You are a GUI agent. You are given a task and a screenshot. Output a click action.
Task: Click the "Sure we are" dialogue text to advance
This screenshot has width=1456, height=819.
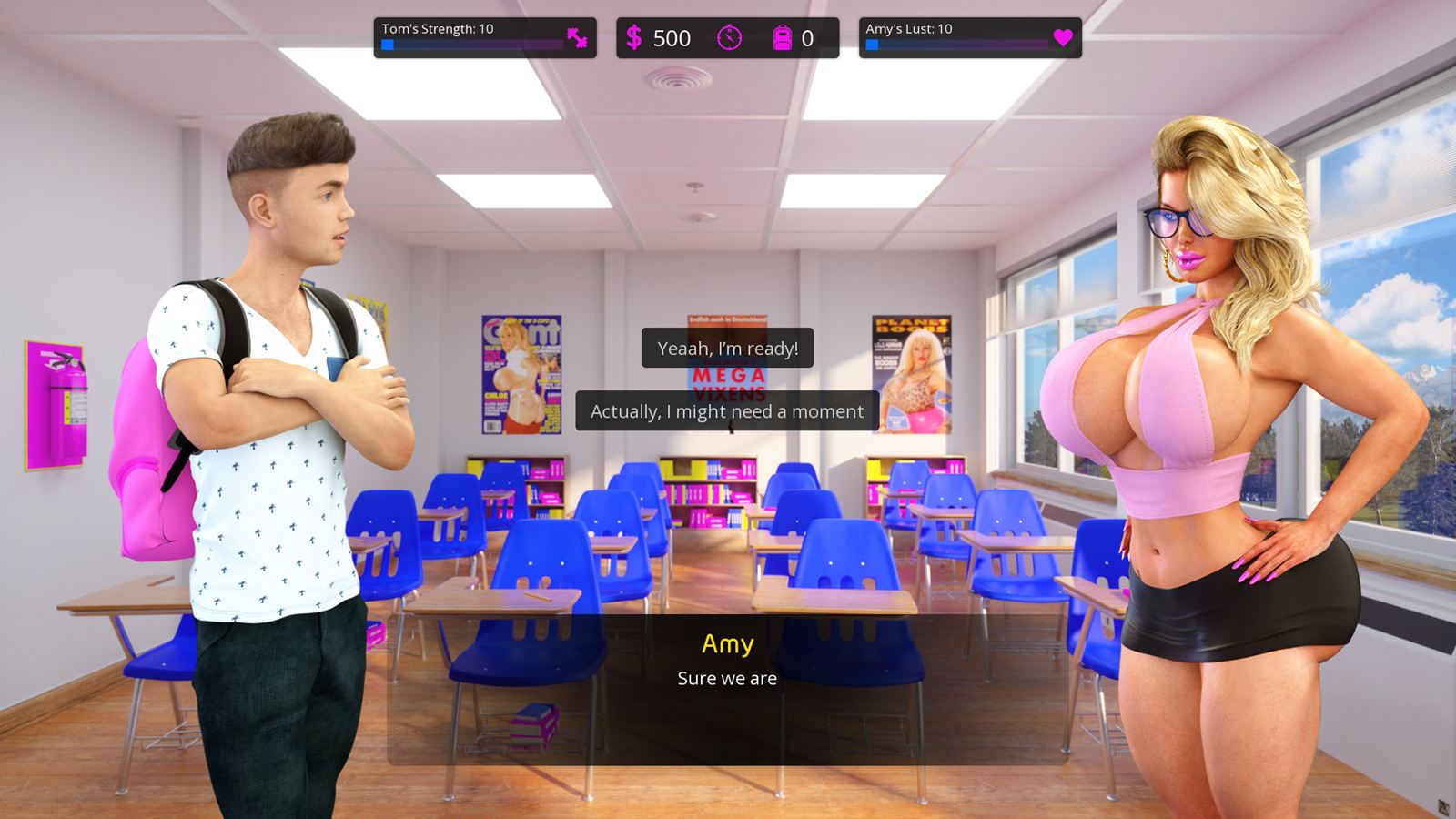[726, 678]
